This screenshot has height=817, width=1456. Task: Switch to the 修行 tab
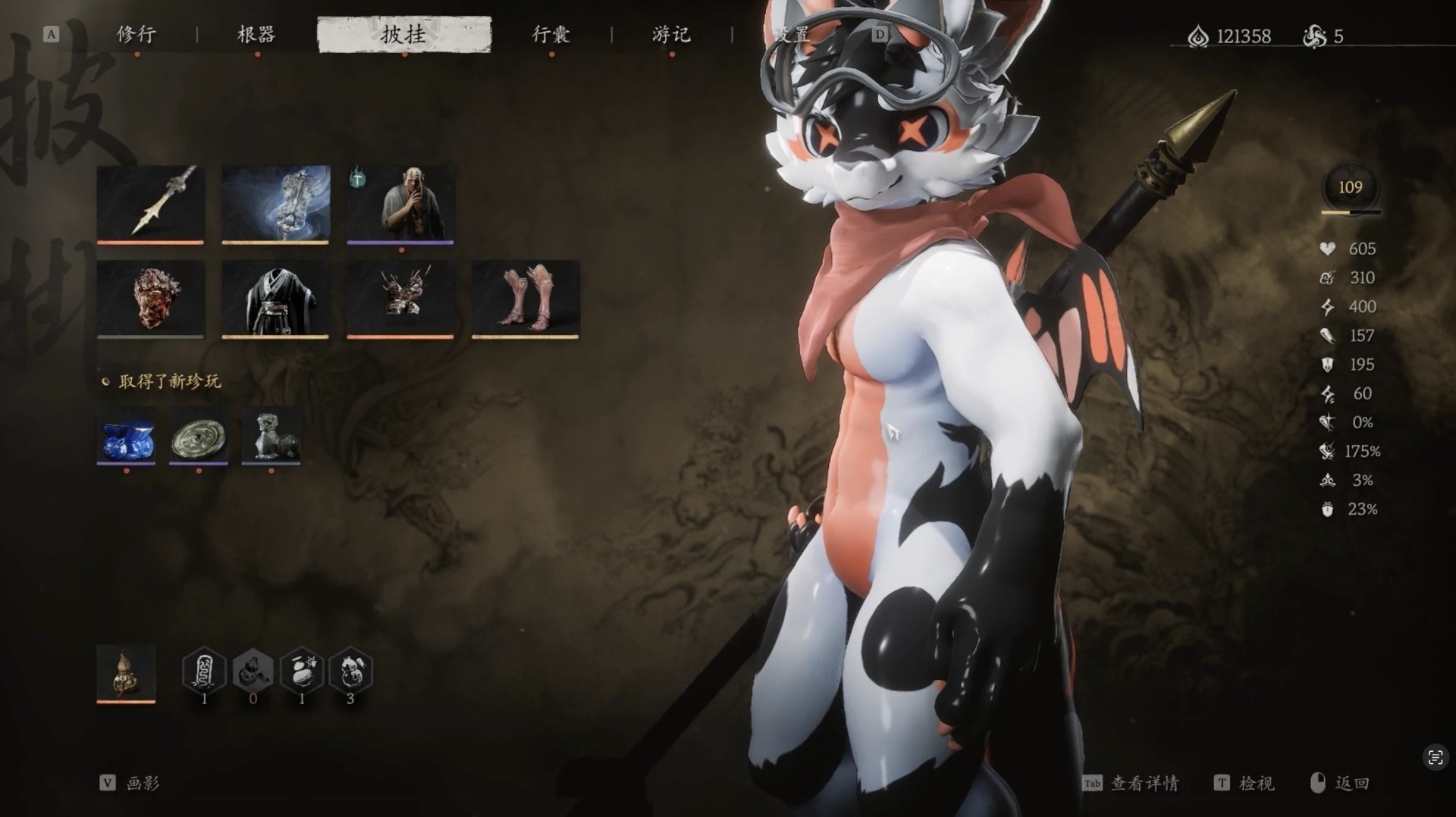(136, 34)
